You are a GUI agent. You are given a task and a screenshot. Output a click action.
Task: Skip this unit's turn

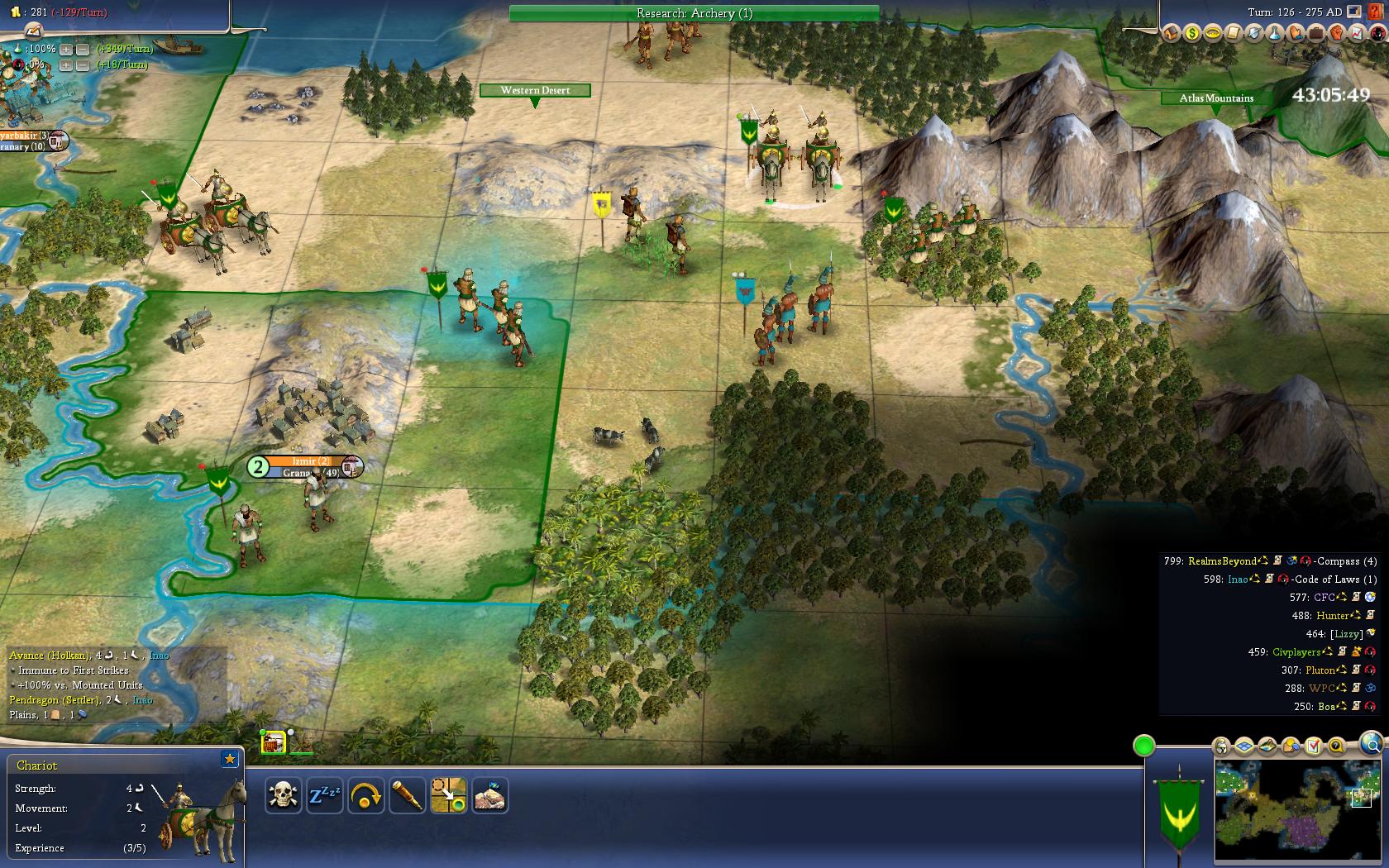click(365, 795)
